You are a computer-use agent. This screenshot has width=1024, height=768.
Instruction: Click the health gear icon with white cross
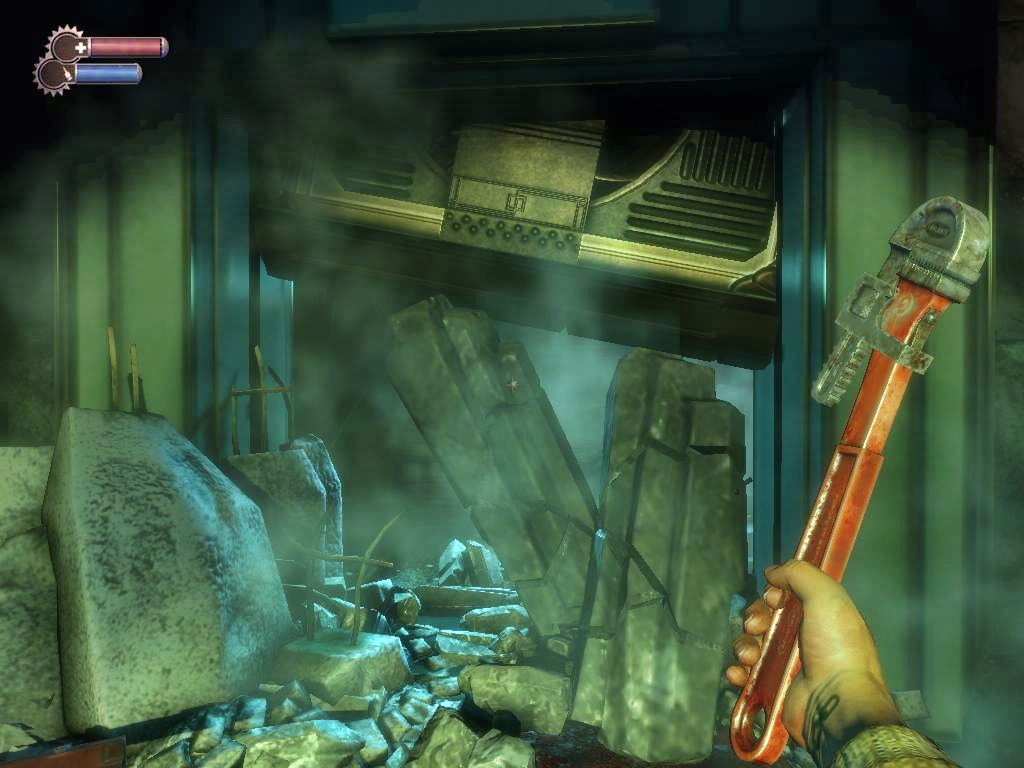(x=68, y=45)
